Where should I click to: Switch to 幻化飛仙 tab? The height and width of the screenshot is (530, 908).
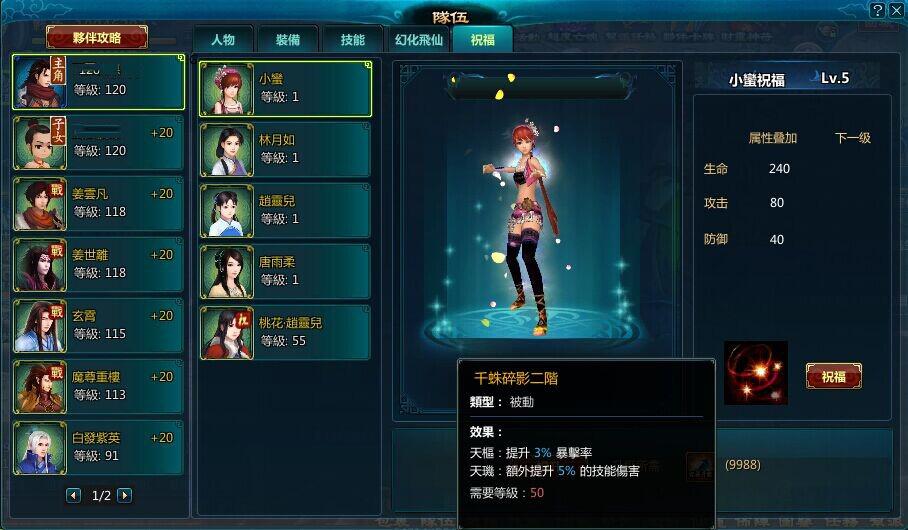[x=417, y=40]
